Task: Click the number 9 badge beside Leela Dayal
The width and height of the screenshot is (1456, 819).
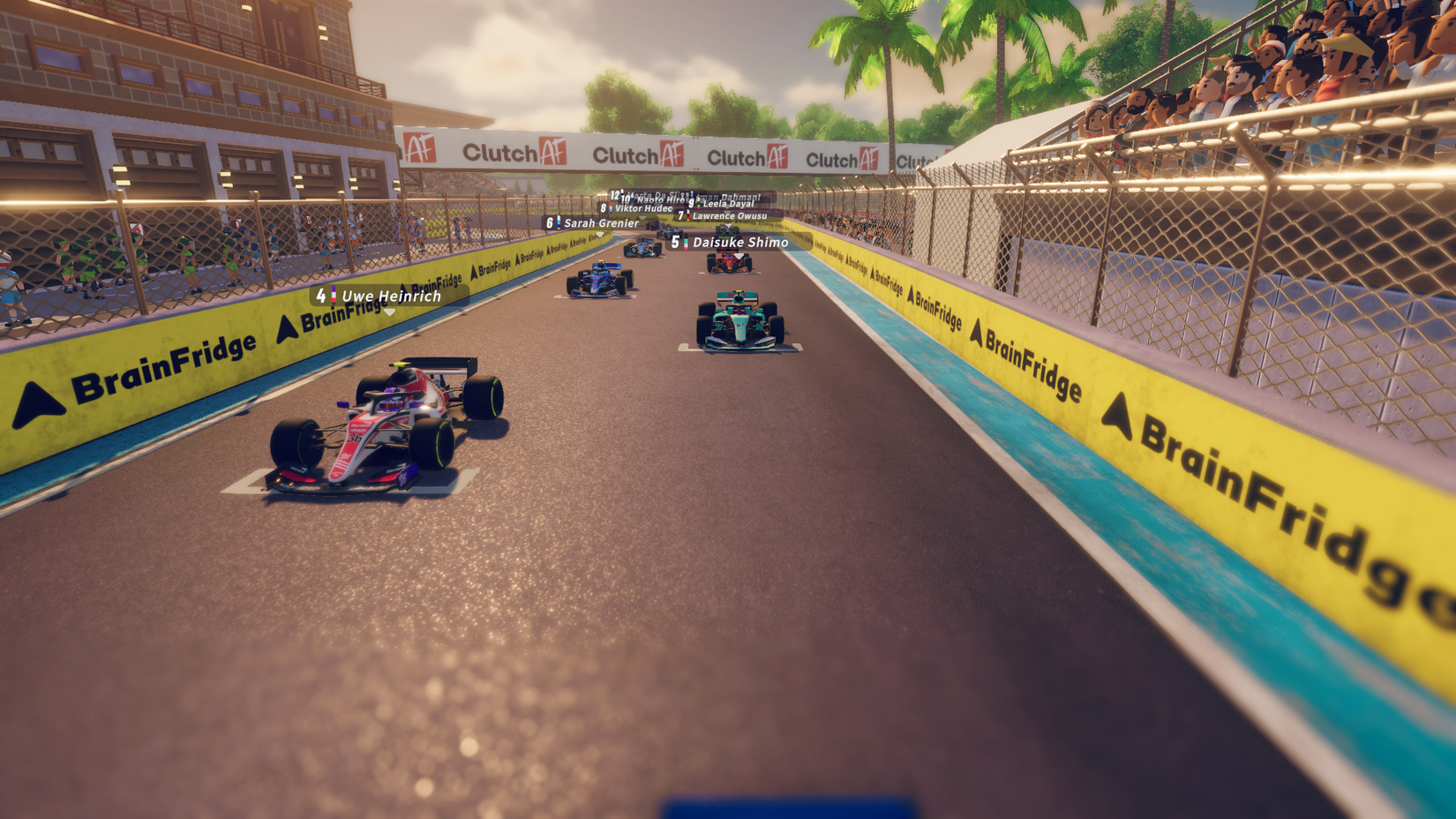Action: 692,203
